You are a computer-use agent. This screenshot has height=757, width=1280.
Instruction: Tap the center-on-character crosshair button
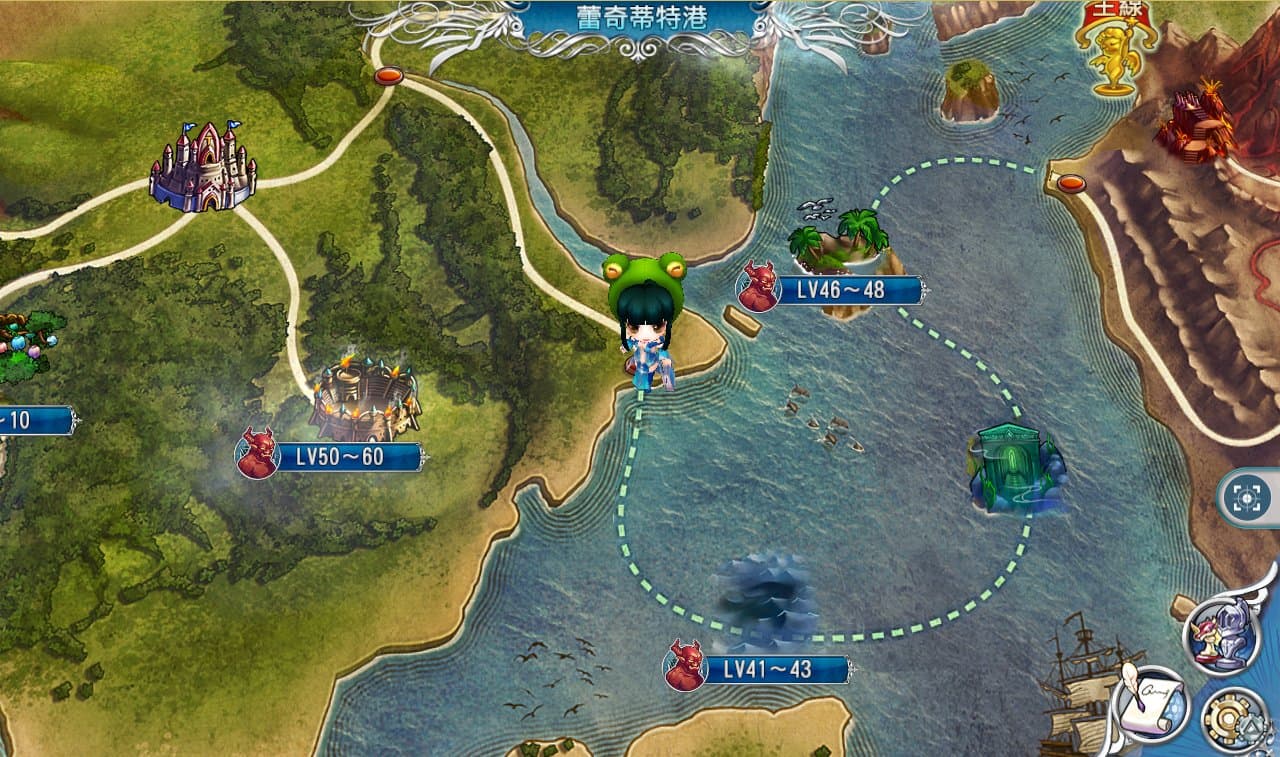1248,498
